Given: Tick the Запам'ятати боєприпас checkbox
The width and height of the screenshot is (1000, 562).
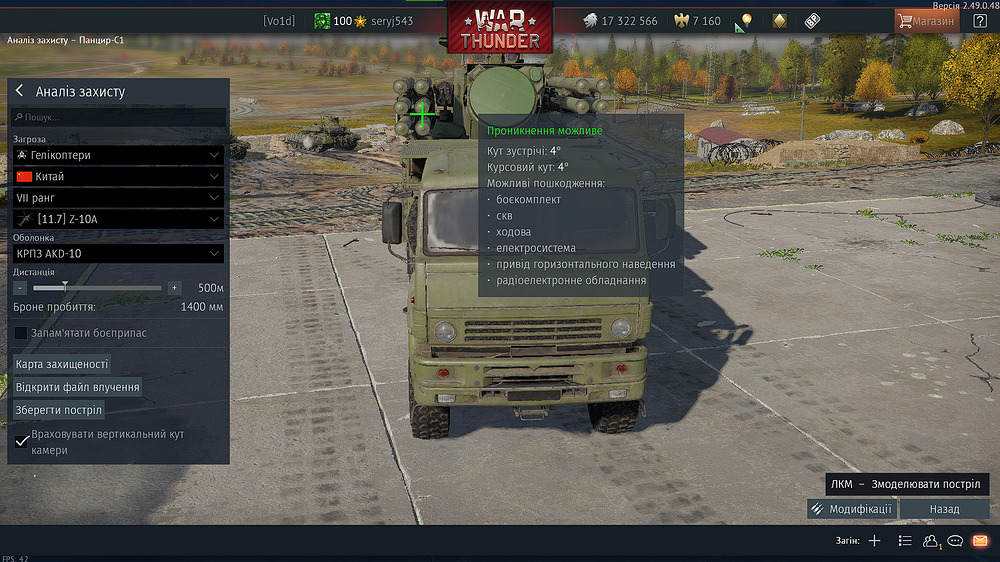Looking at the screenshot, I should (x=21, y=333).
